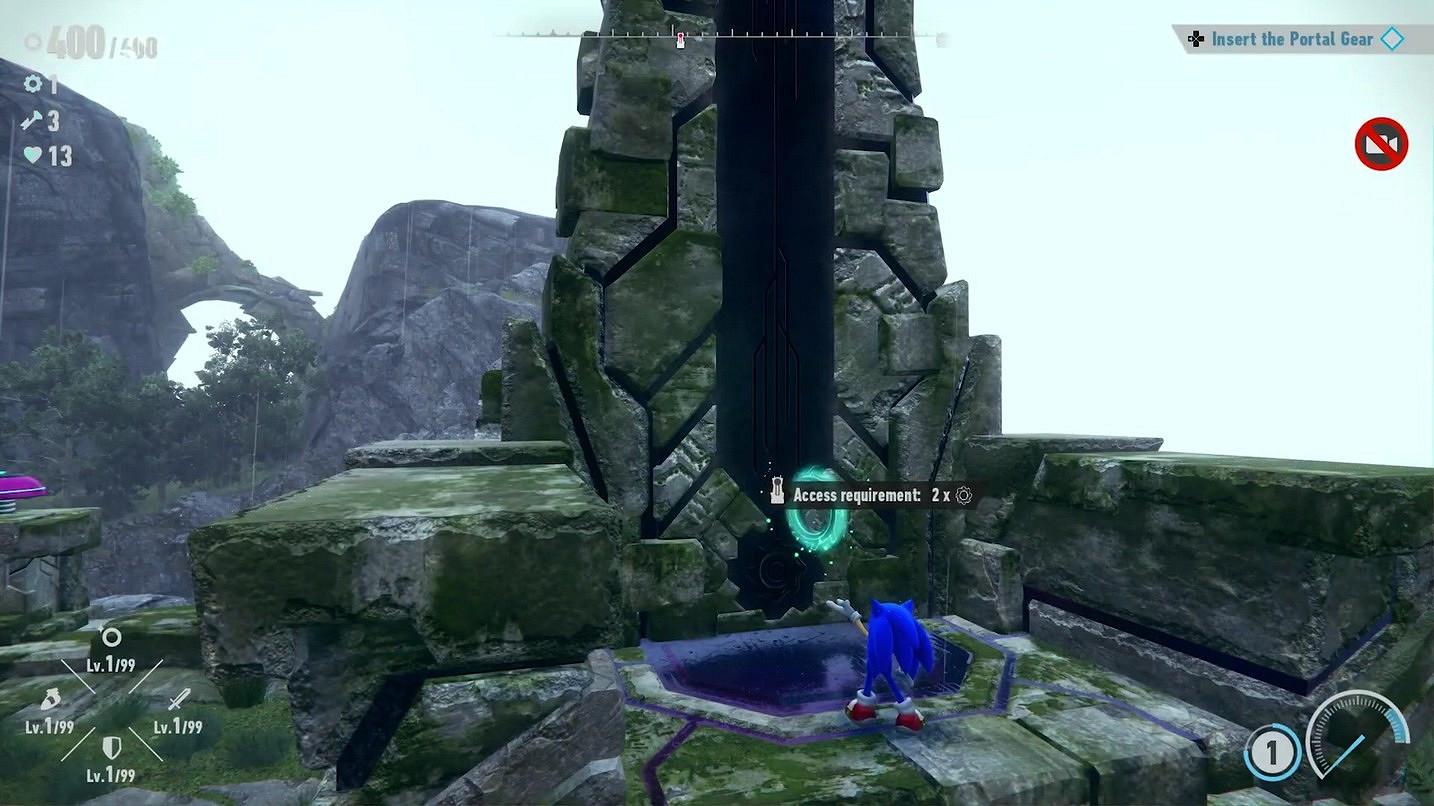Click the Access requirement: 2 x text
Image resolution: width=1434 pixels, height=806 pixels.
[x=875, y=495]
